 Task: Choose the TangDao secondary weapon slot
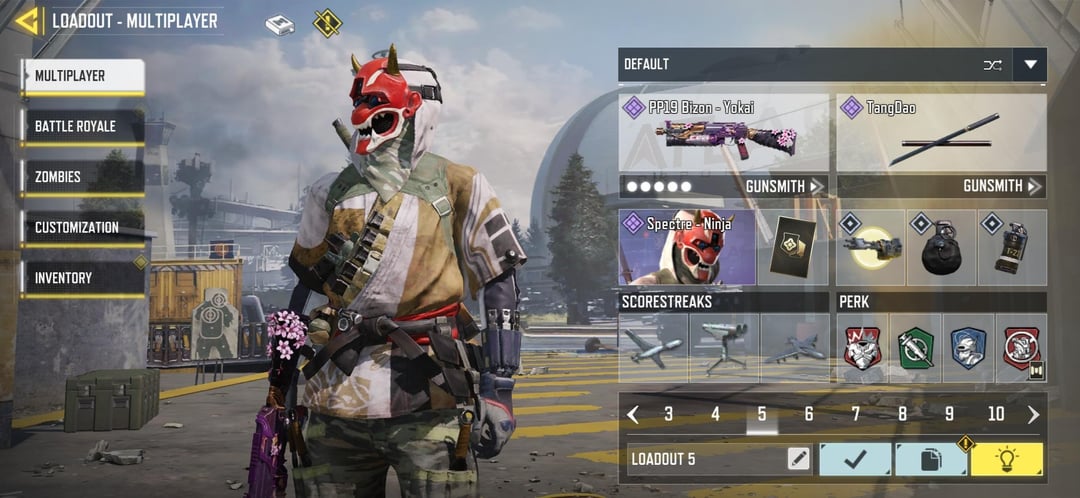click(x=941, y=134)
